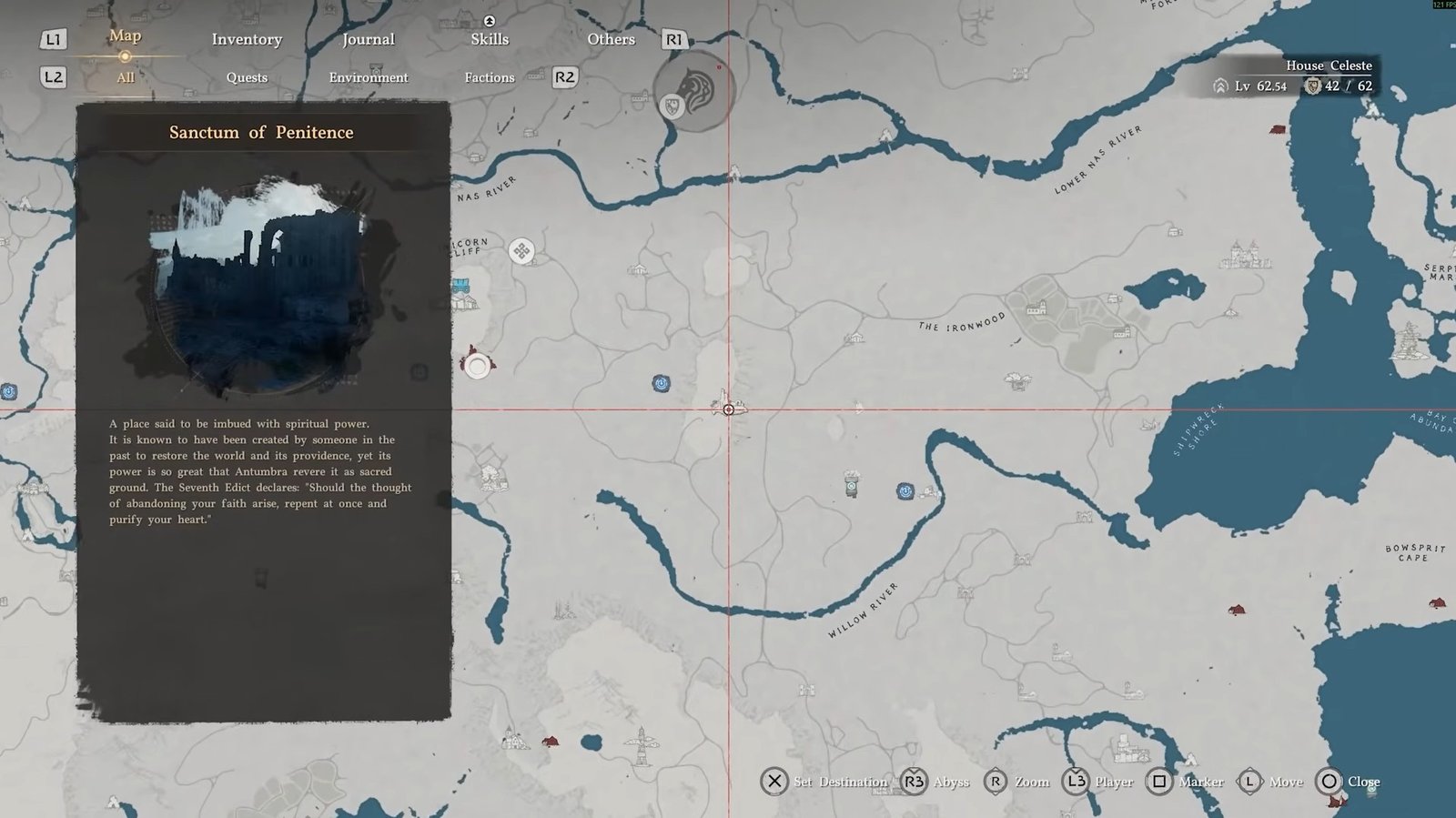The height and width of the screenshot is (818, 1456).
Task: Switch to the Factions map filter
Action: pos(490,77)
